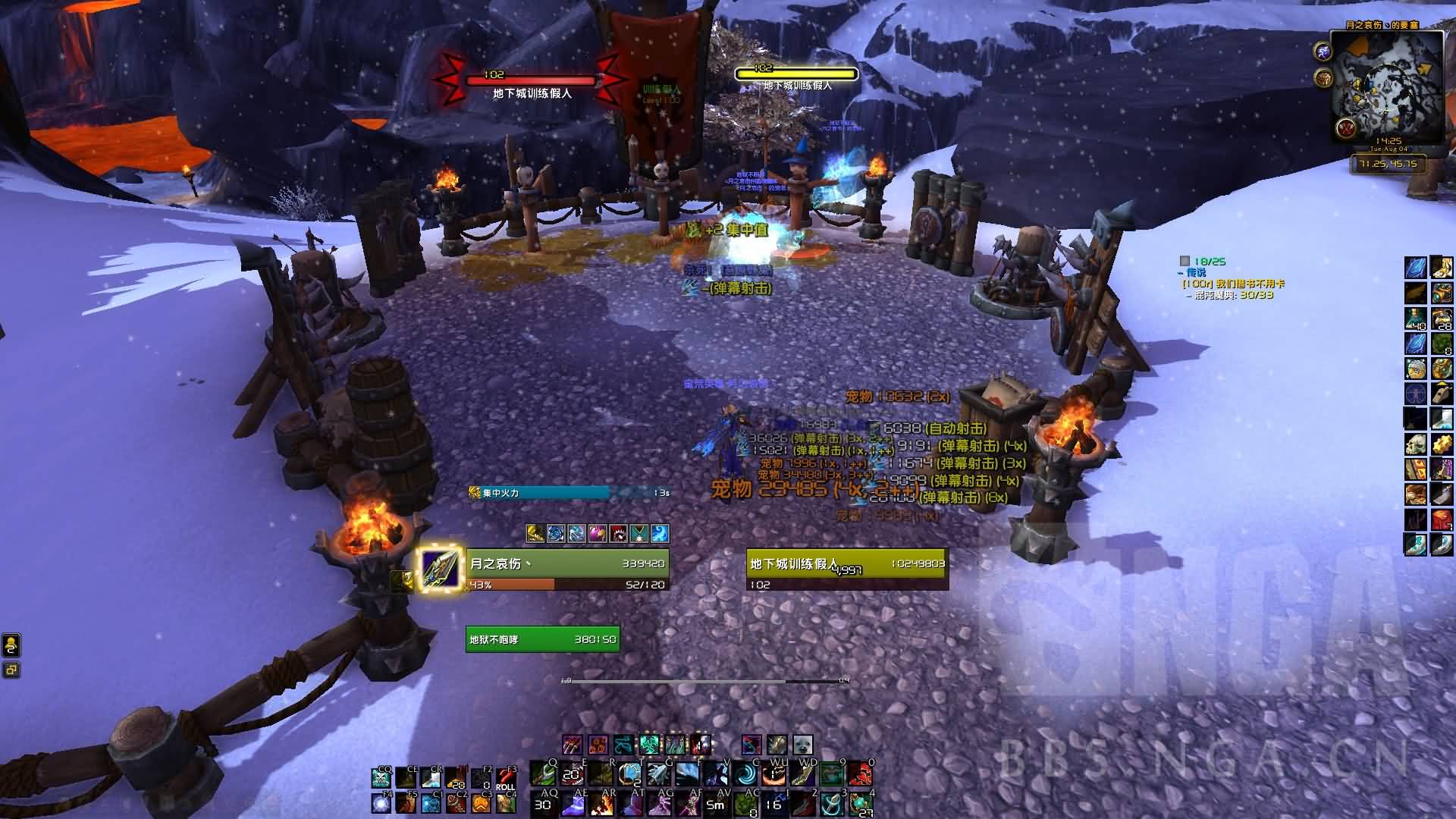
Task: Use the red claw pet ability
Action: 573,745
